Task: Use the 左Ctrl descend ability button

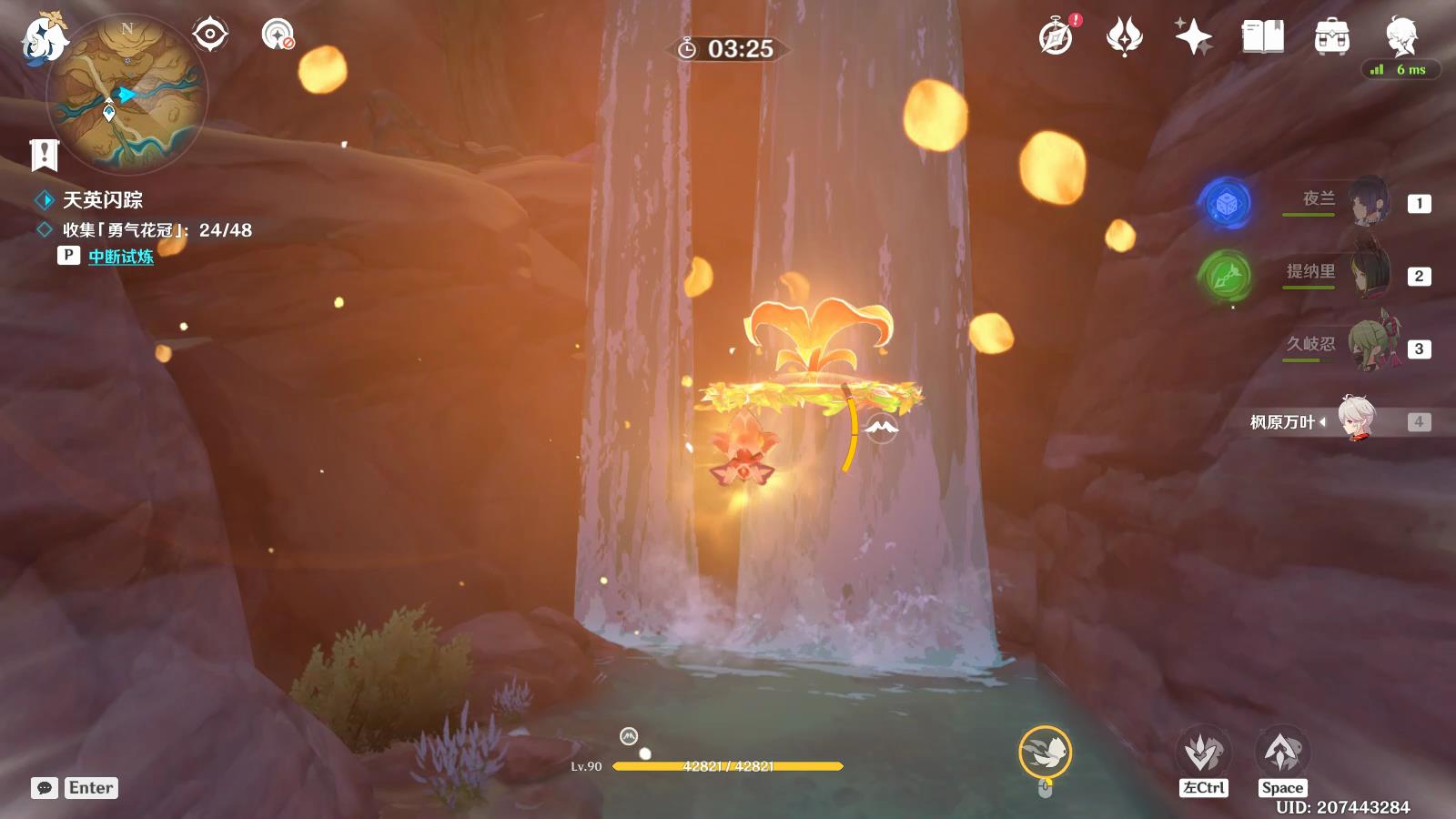Action: pyautogui.click(x=1203, y=754)
